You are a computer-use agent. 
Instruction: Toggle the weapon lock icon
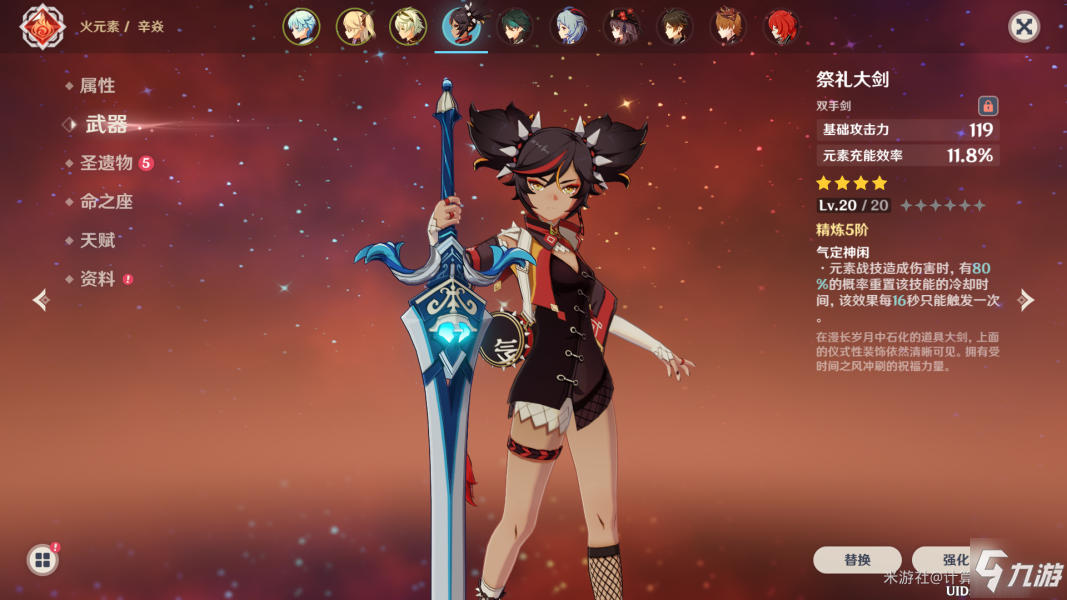coord(988,105)
